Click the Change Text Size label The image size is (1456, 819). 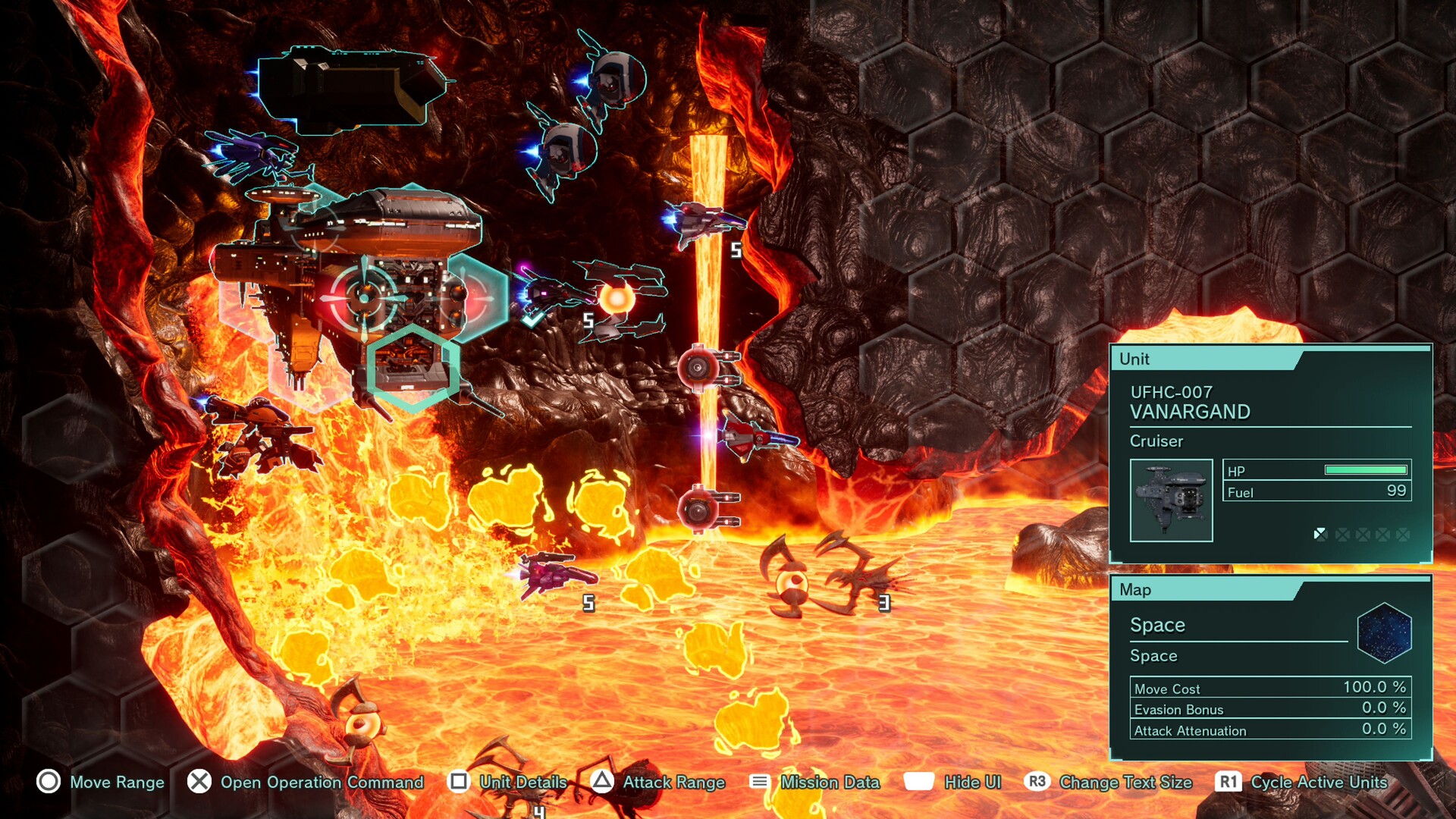1125,783
